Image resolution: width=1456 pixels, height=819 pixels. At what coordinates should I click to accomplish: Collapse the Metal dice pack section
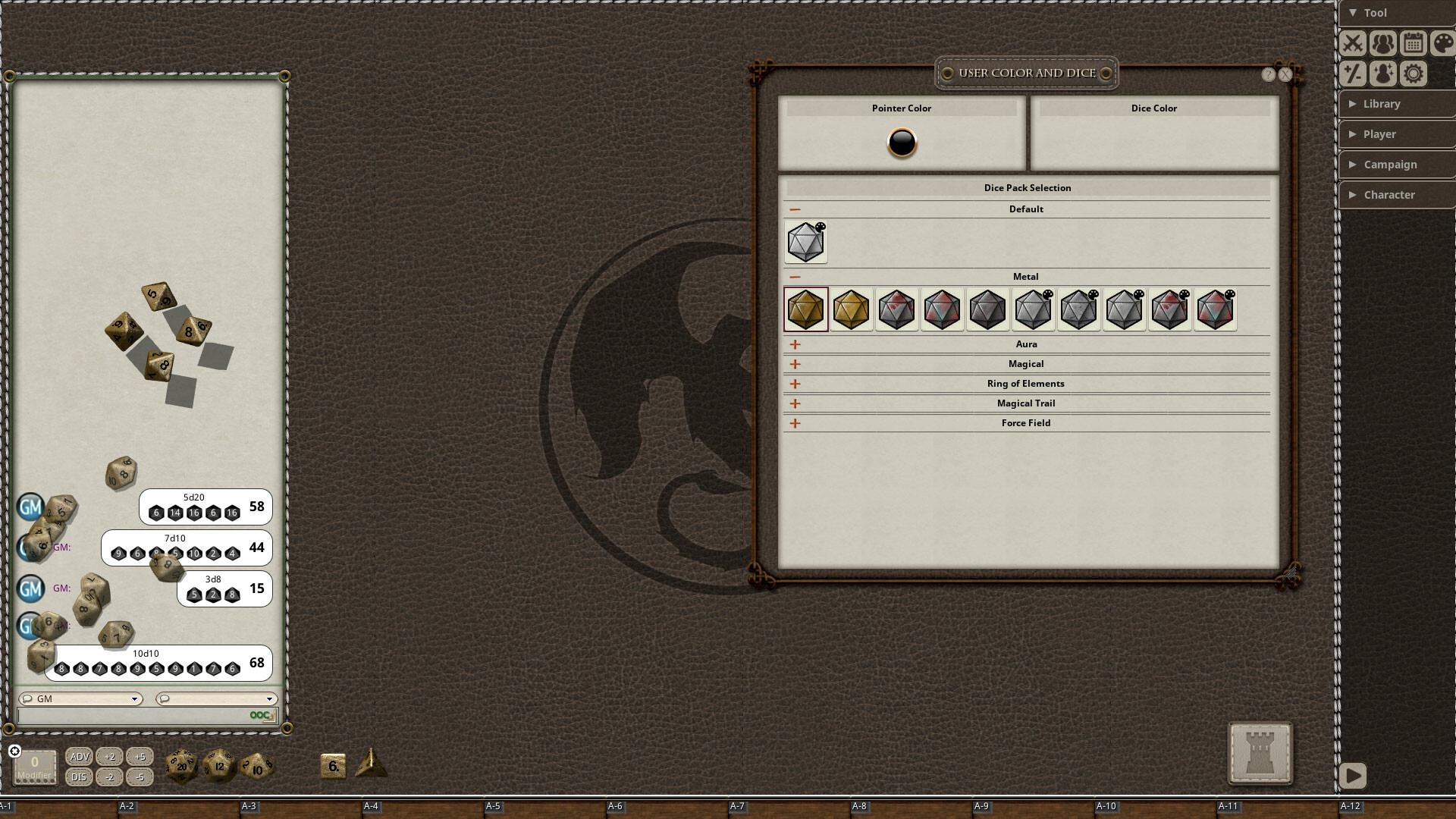pyautogui.click(x=794, y=276)
